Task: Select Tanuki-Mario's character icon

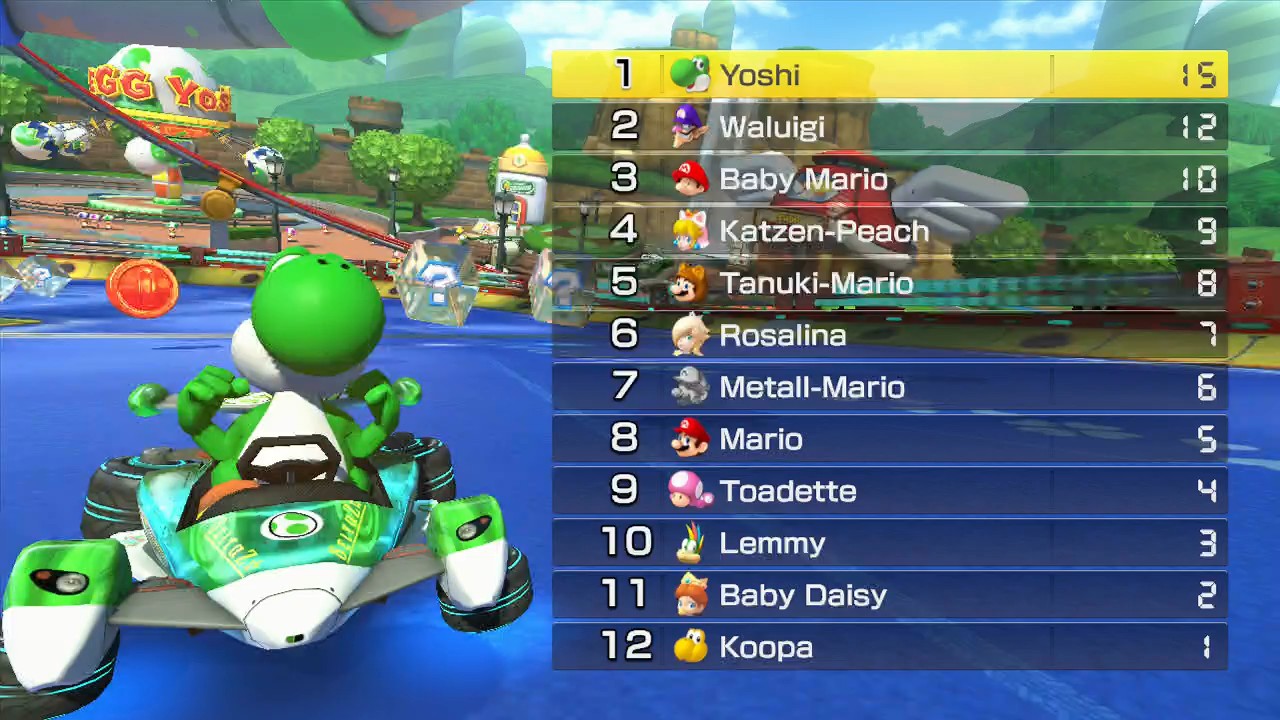Action: pyautogui.click(x=687, y=283)
